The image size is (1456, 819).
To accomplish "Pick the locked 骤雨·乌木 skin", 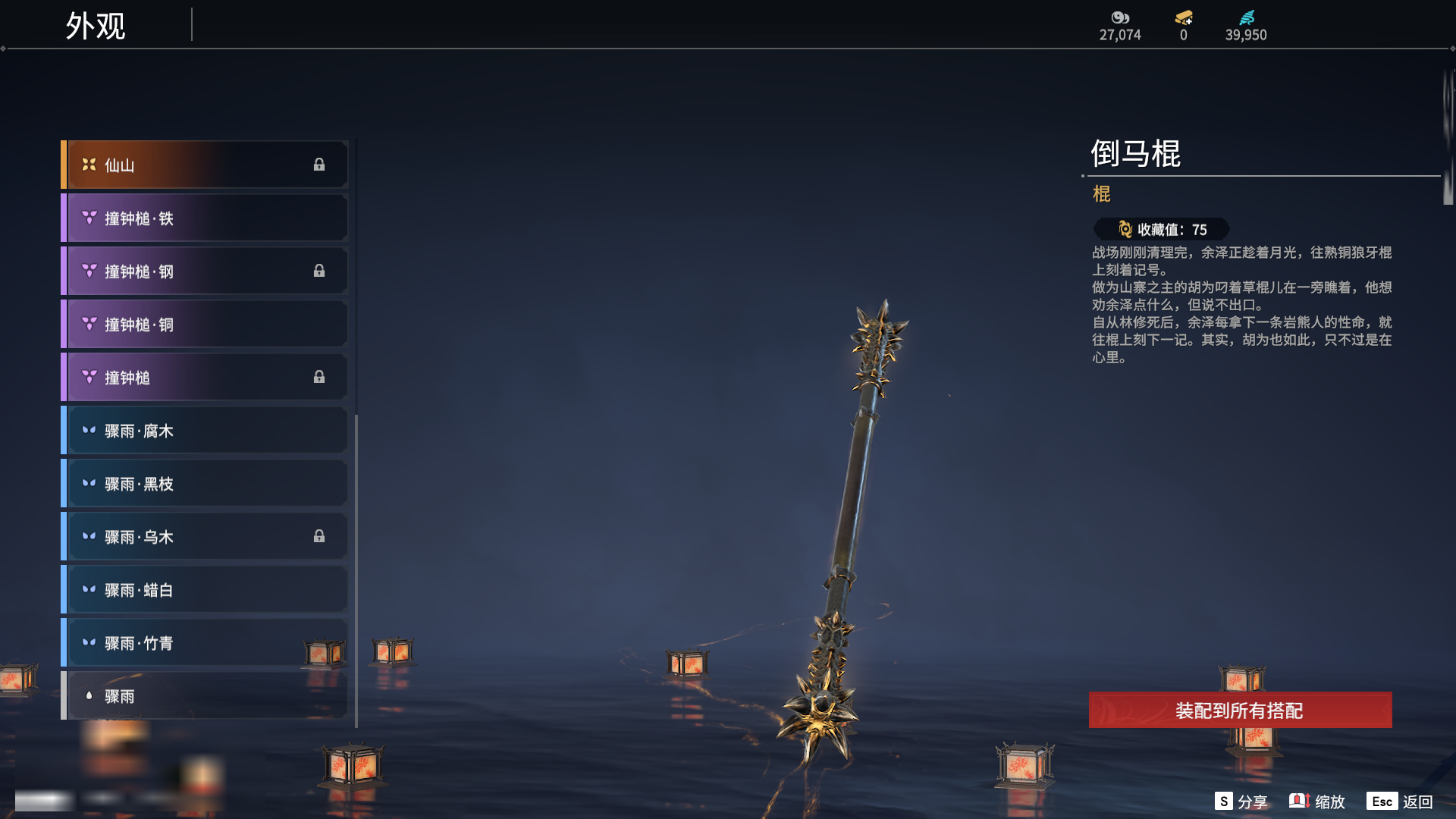I will (x=205, y=537).
